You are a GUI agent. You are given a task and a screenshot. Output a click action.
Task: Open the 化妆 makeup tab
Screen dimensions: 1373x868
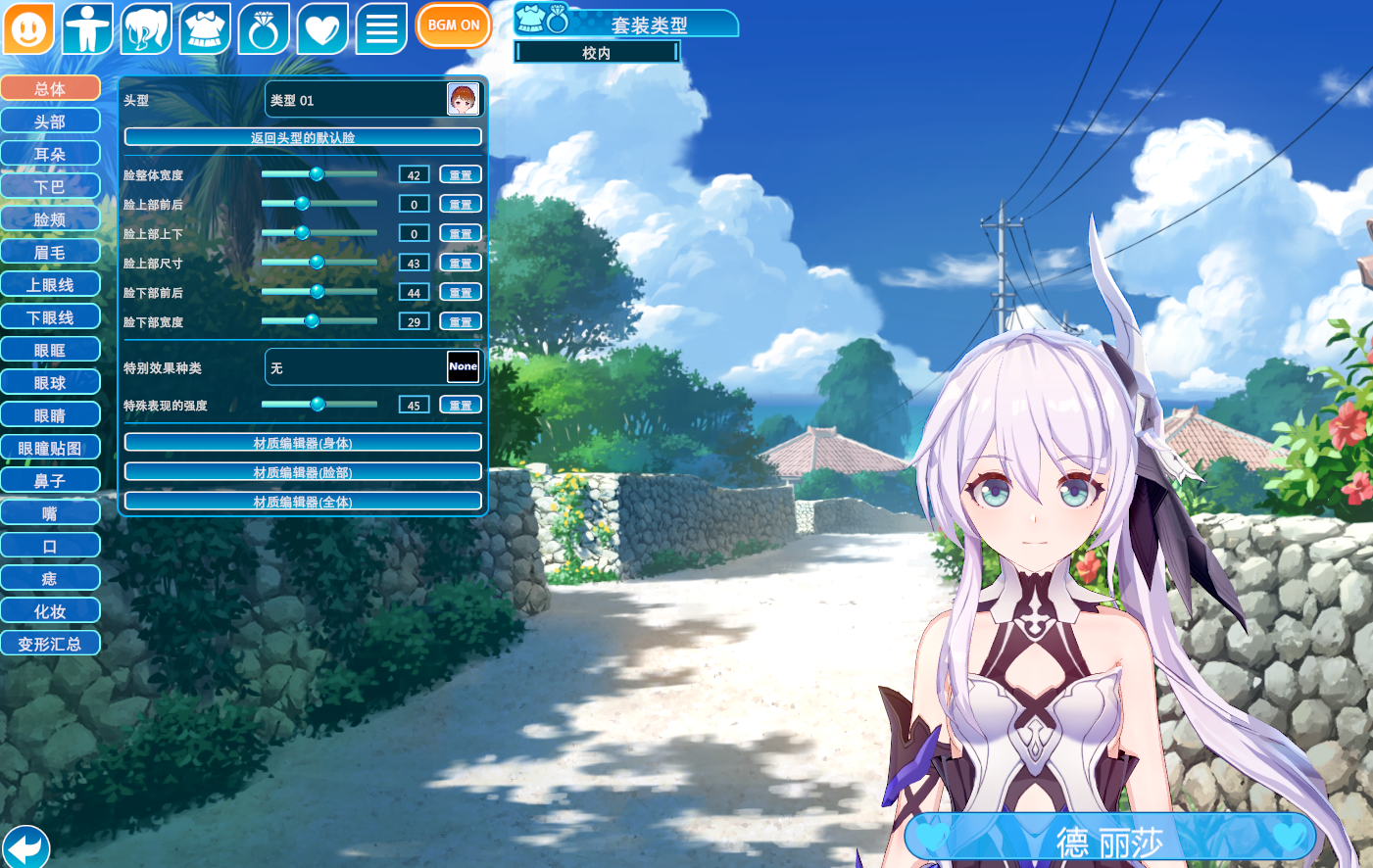click(x=50, y=611)
